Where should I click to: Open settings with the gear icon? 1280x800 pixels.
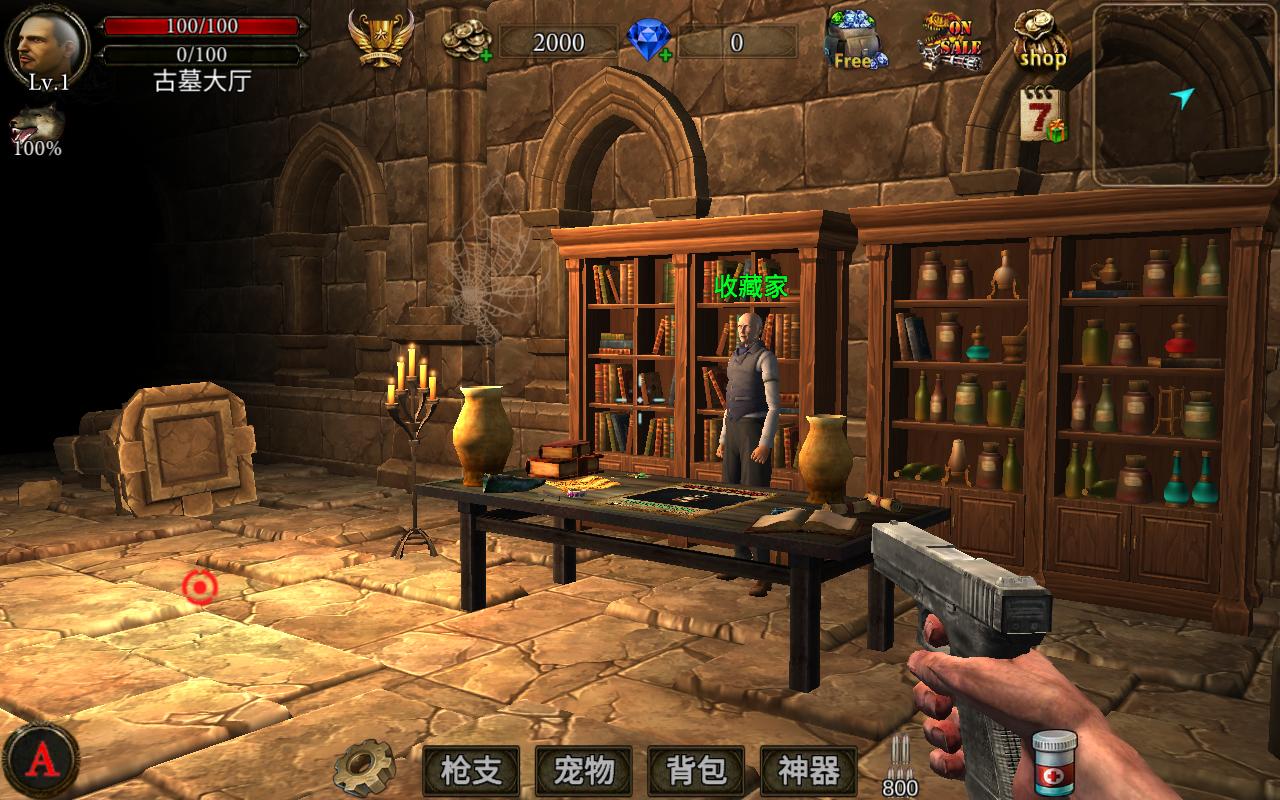364,768
